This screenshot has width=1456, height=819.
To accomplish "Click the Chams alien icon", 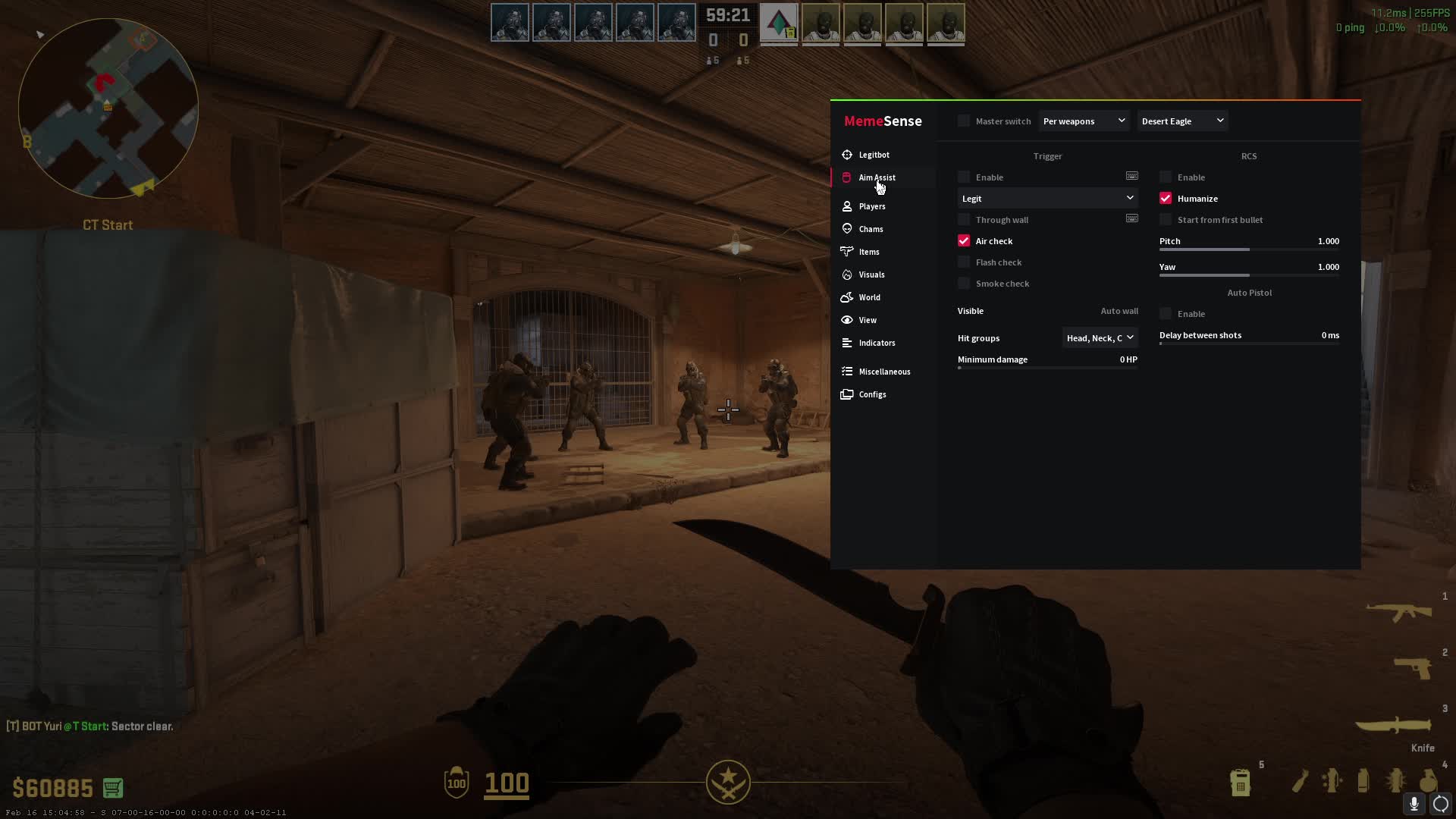I will click(x=847, y=228).
